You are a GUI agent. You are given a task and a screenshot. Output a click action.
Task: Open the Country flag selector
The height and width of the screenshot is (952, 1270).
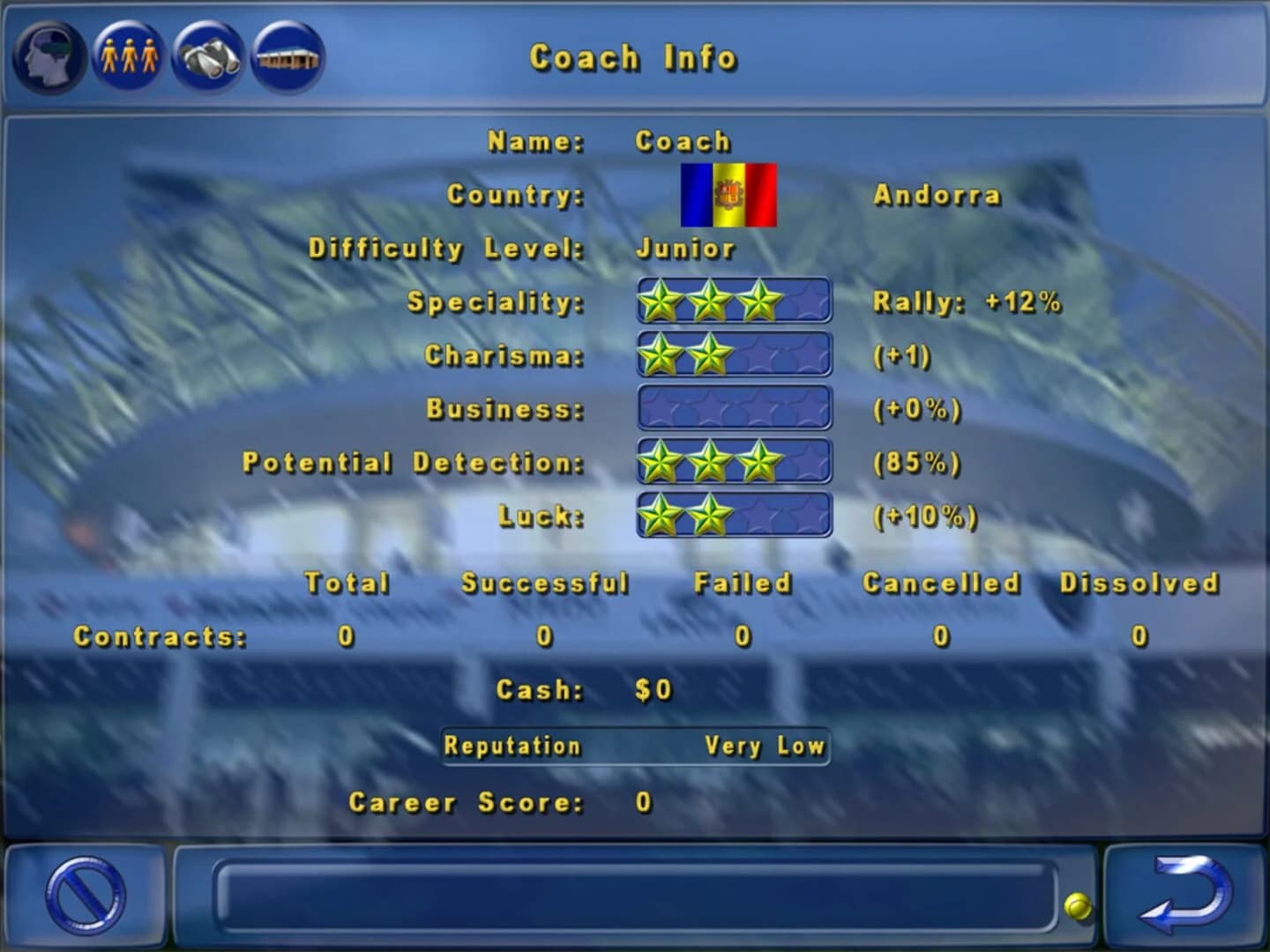click(727, 195)
